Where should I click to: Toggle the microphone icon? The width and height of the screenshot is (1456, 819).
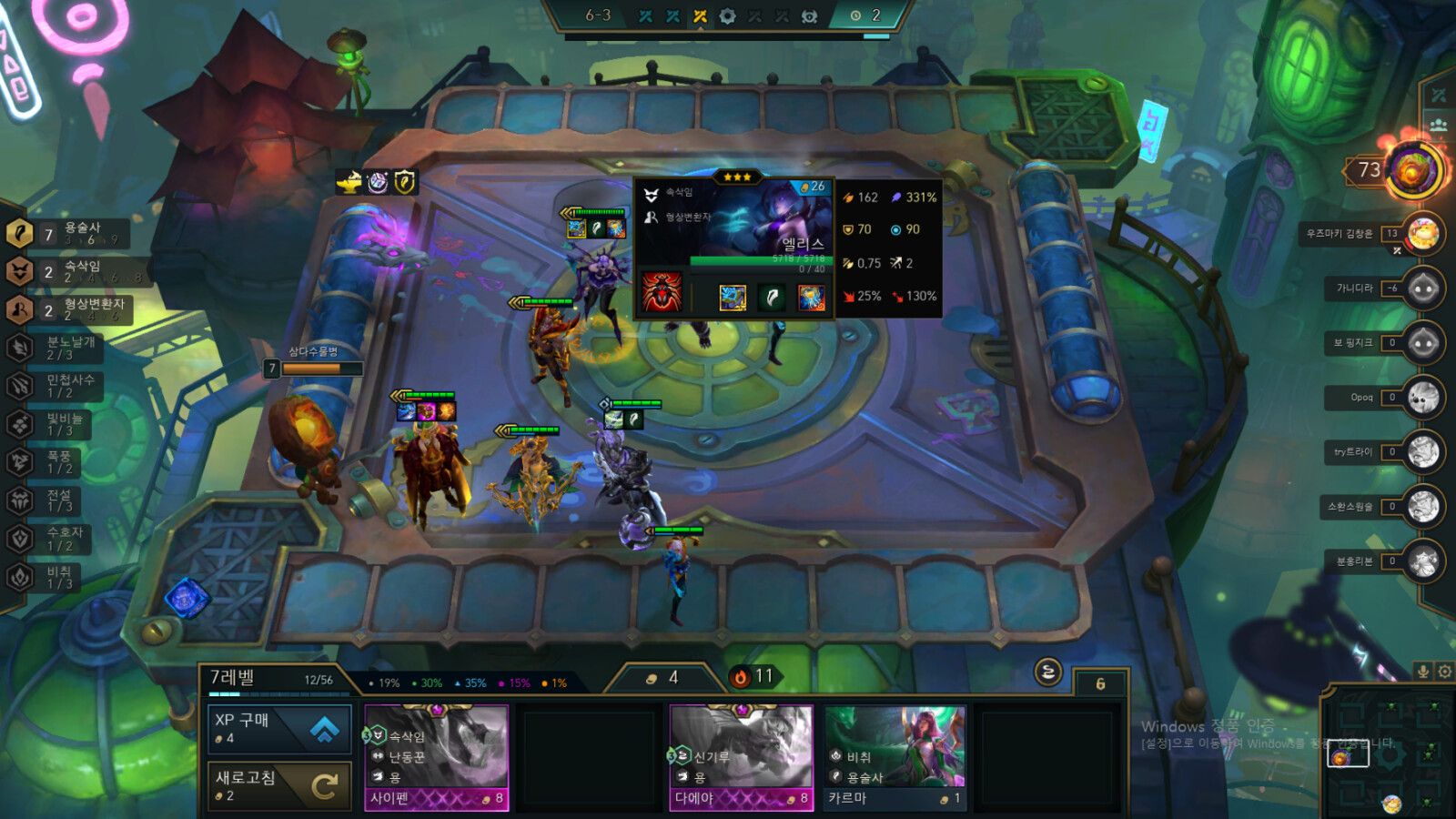coord(1423,672)
